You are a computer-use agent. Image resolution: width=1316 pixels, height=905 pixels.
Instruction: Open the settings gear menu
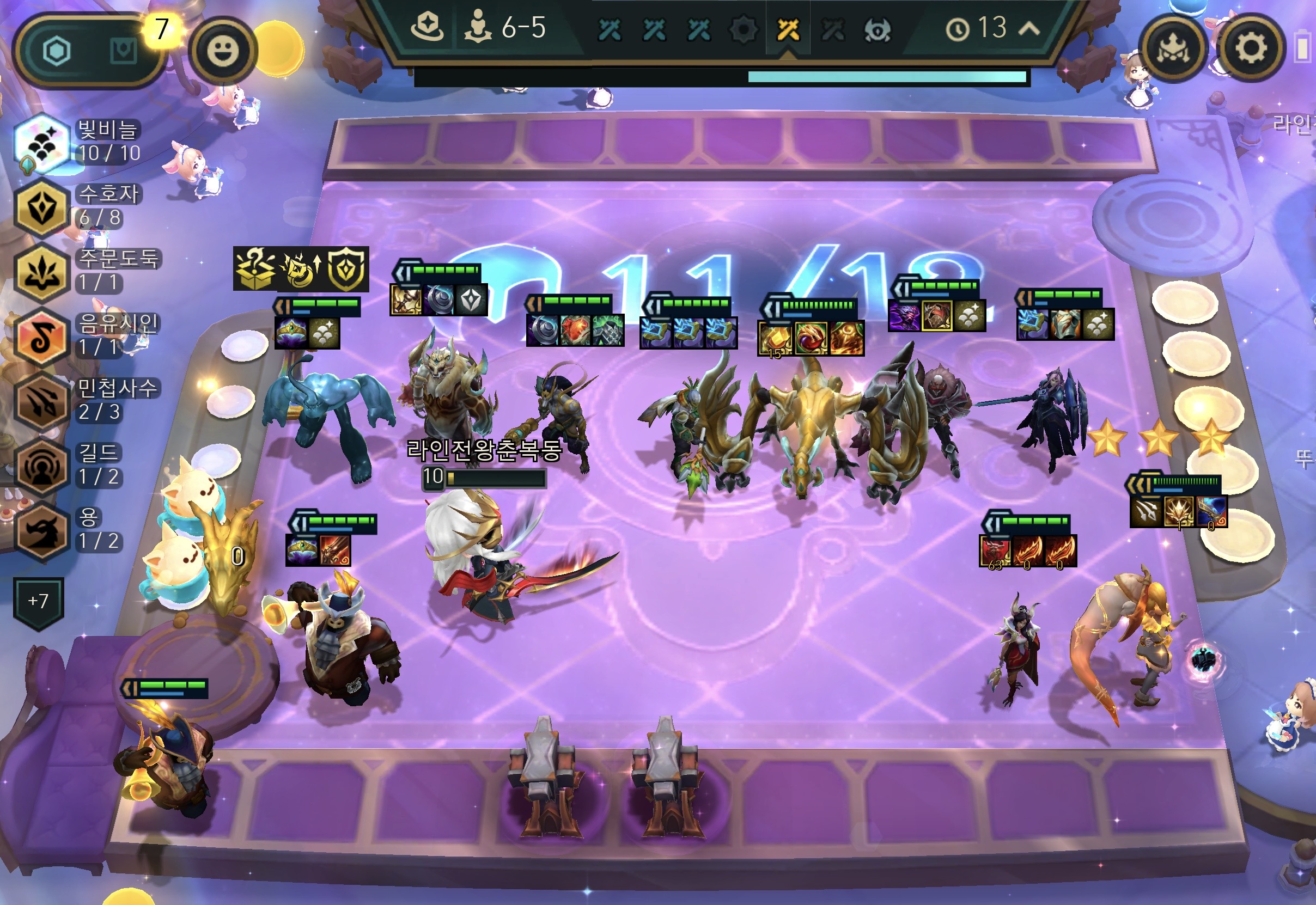(x=1251, y=49)
